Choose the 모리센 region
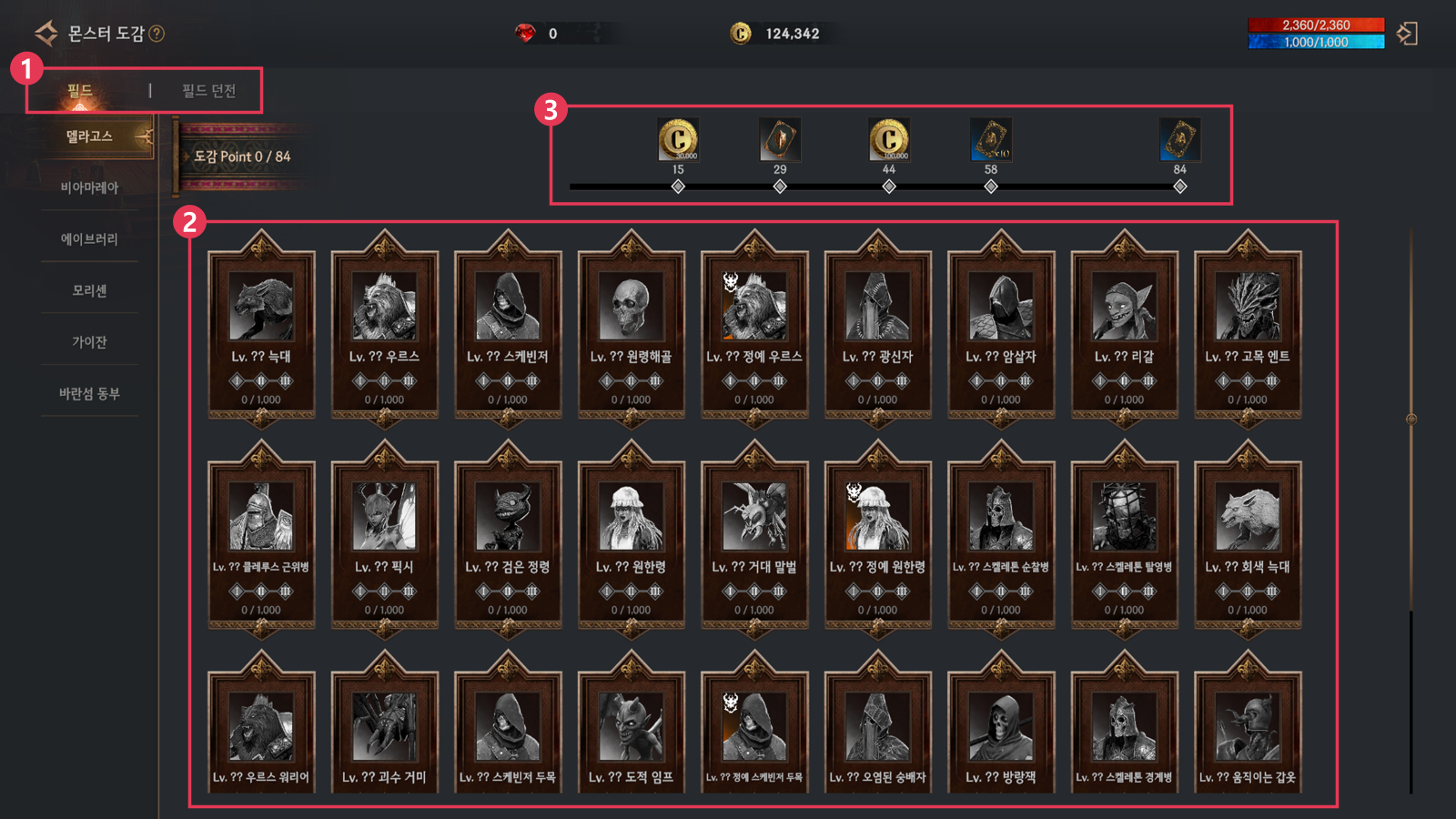The image size is (1456, 819). click(89, 291)
